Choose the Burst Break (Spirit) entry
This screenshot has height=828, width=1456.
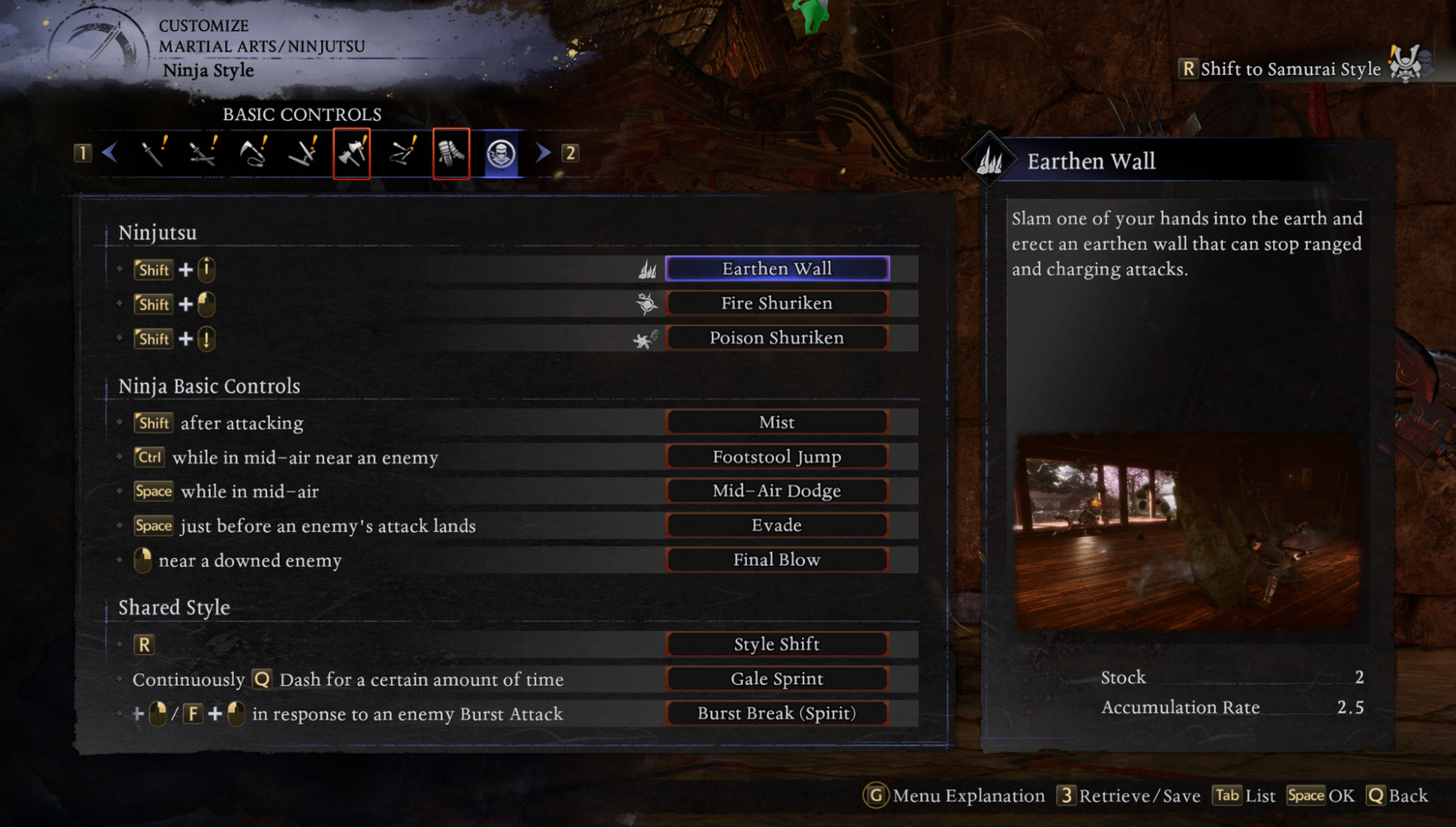(777, 713)
